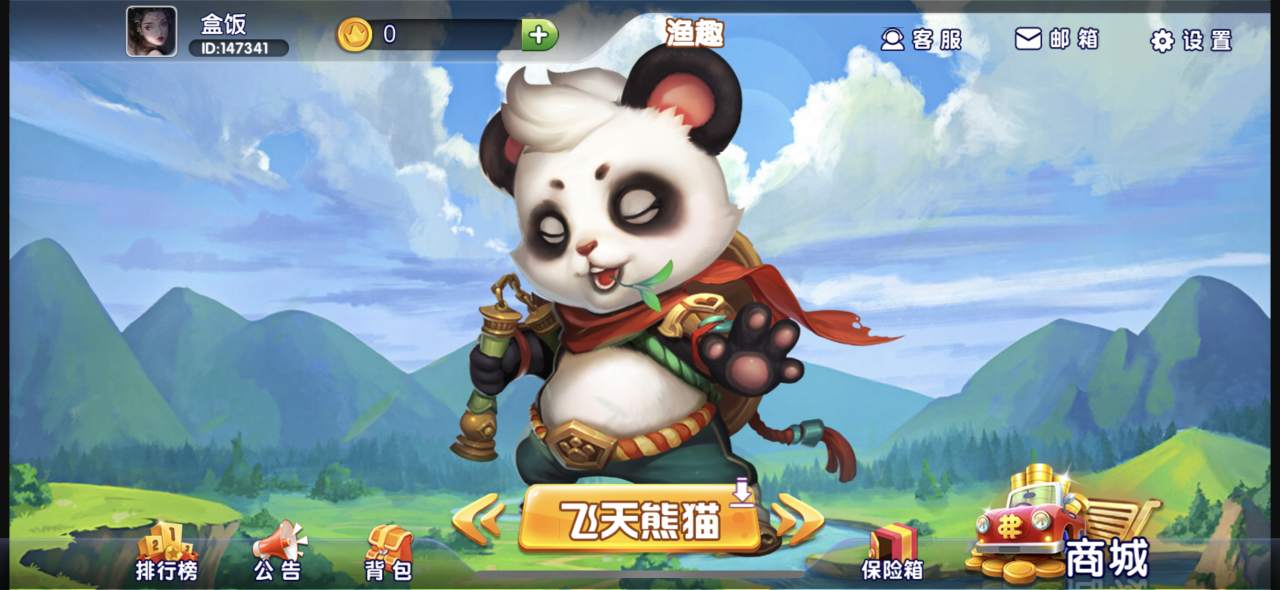Screen dimensions: 1280x590
Task: Open the player avatar profile
Action: tap(151, 32)
